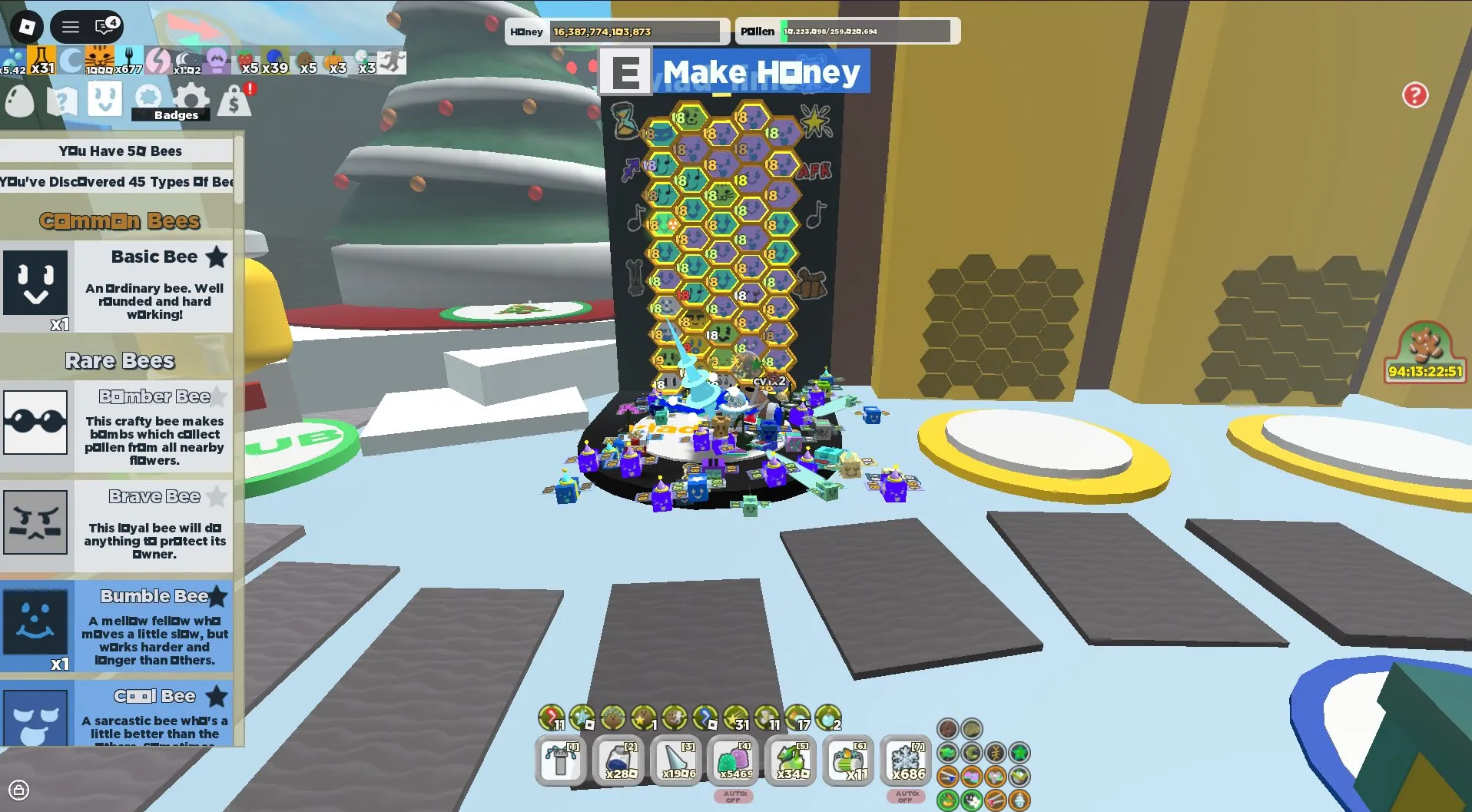Screen dimensions: 1472x812
Task: Toggle the star on Basic Bee
Action: click(x=216, y=257)
